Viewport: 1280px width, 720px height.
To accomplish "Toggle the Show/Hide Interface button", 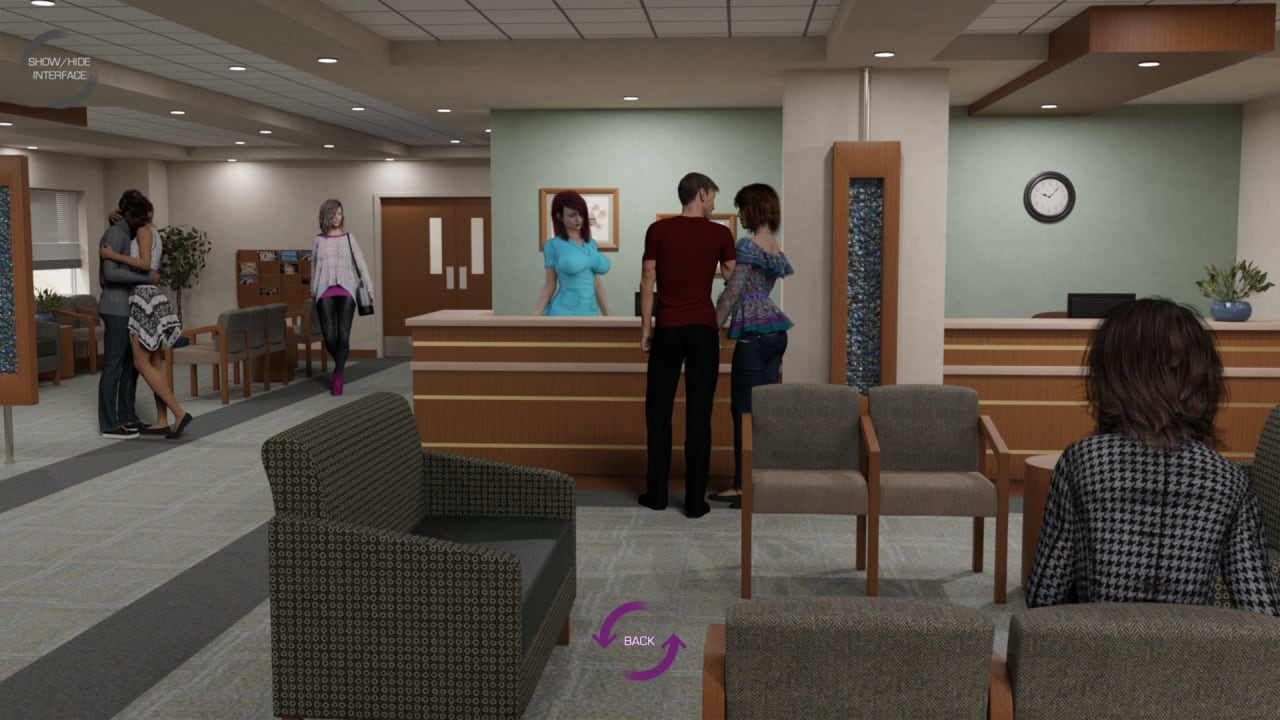I will [x=59, y=68].
